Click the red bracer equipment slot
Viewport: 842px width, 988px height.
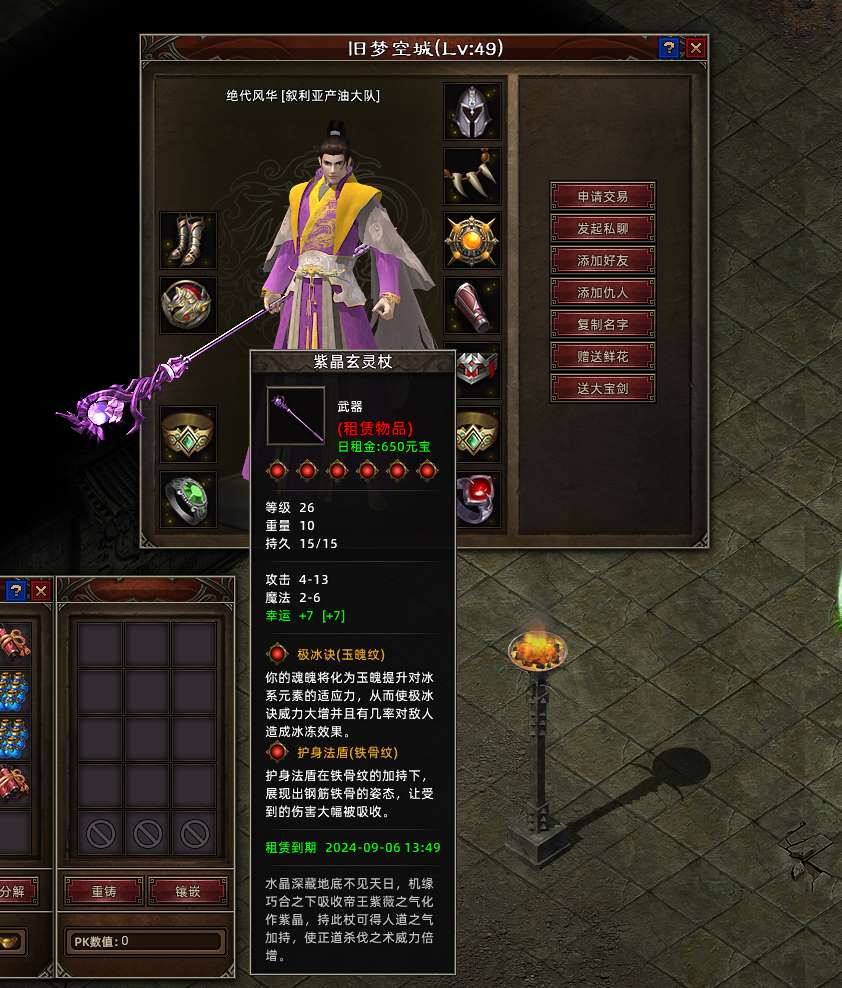[472, 306]
